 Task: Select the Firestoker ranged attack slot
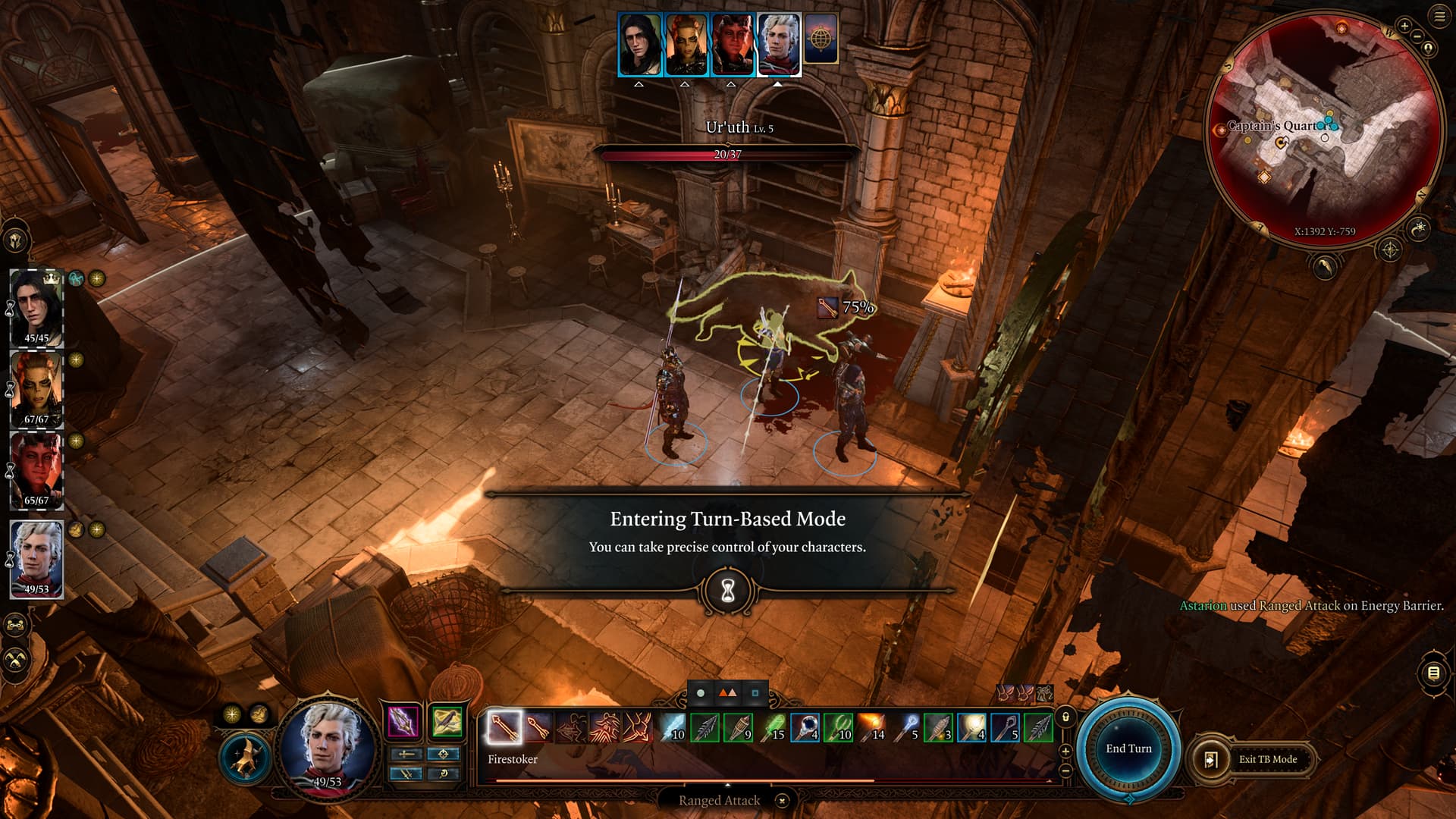[504, 727]
